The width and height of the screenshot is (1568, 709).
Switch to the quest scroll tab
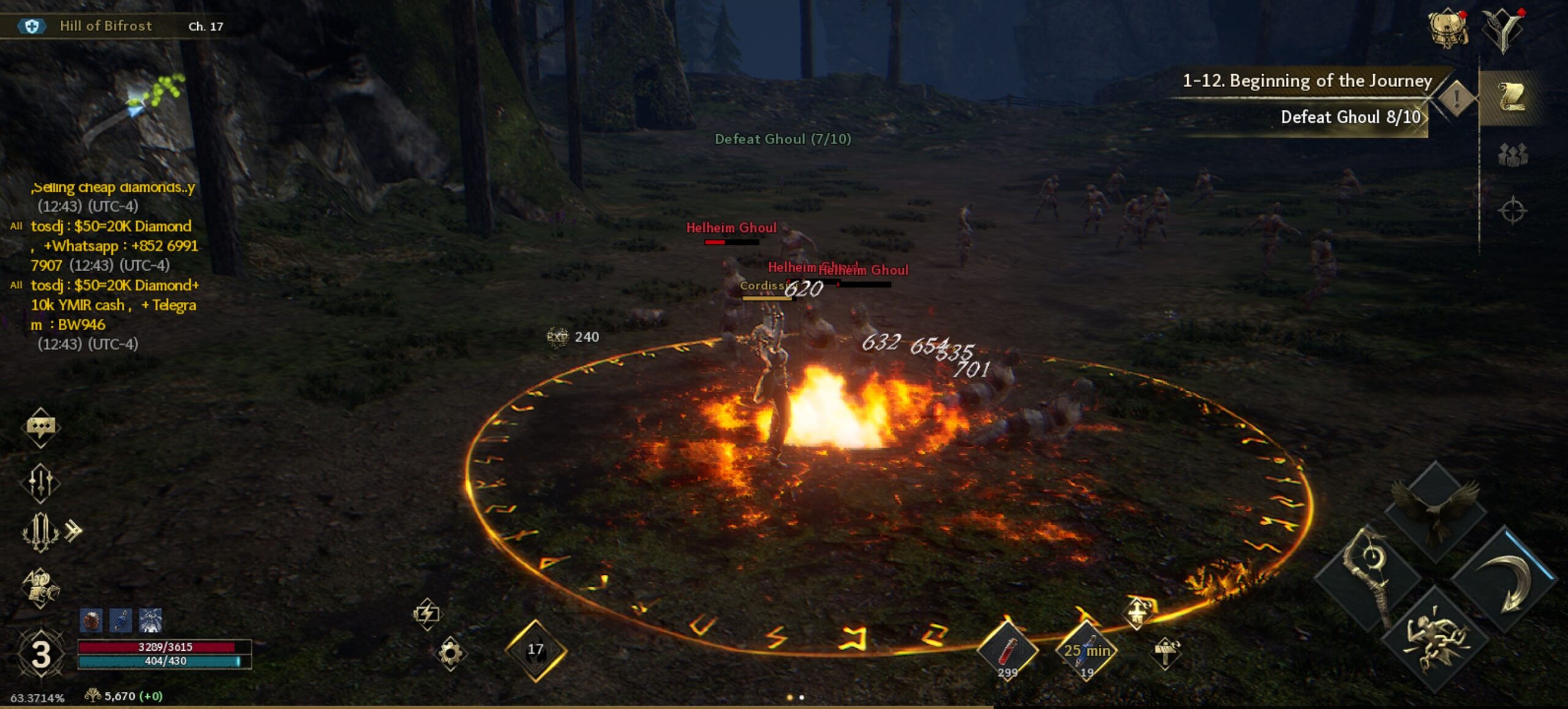[x=1512, y=97]
